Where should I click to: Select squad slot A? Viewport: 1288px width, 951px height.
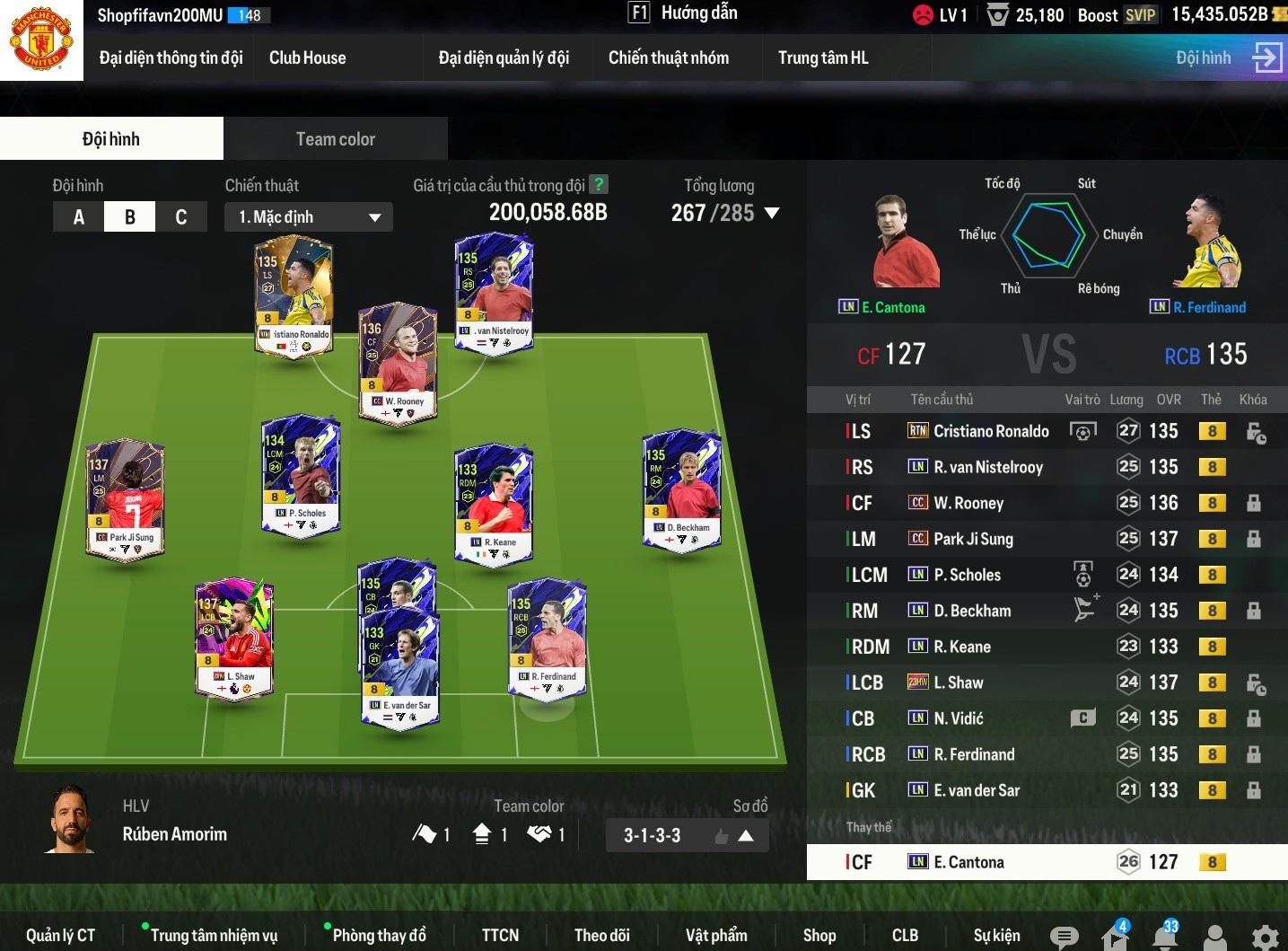[79, 217]
